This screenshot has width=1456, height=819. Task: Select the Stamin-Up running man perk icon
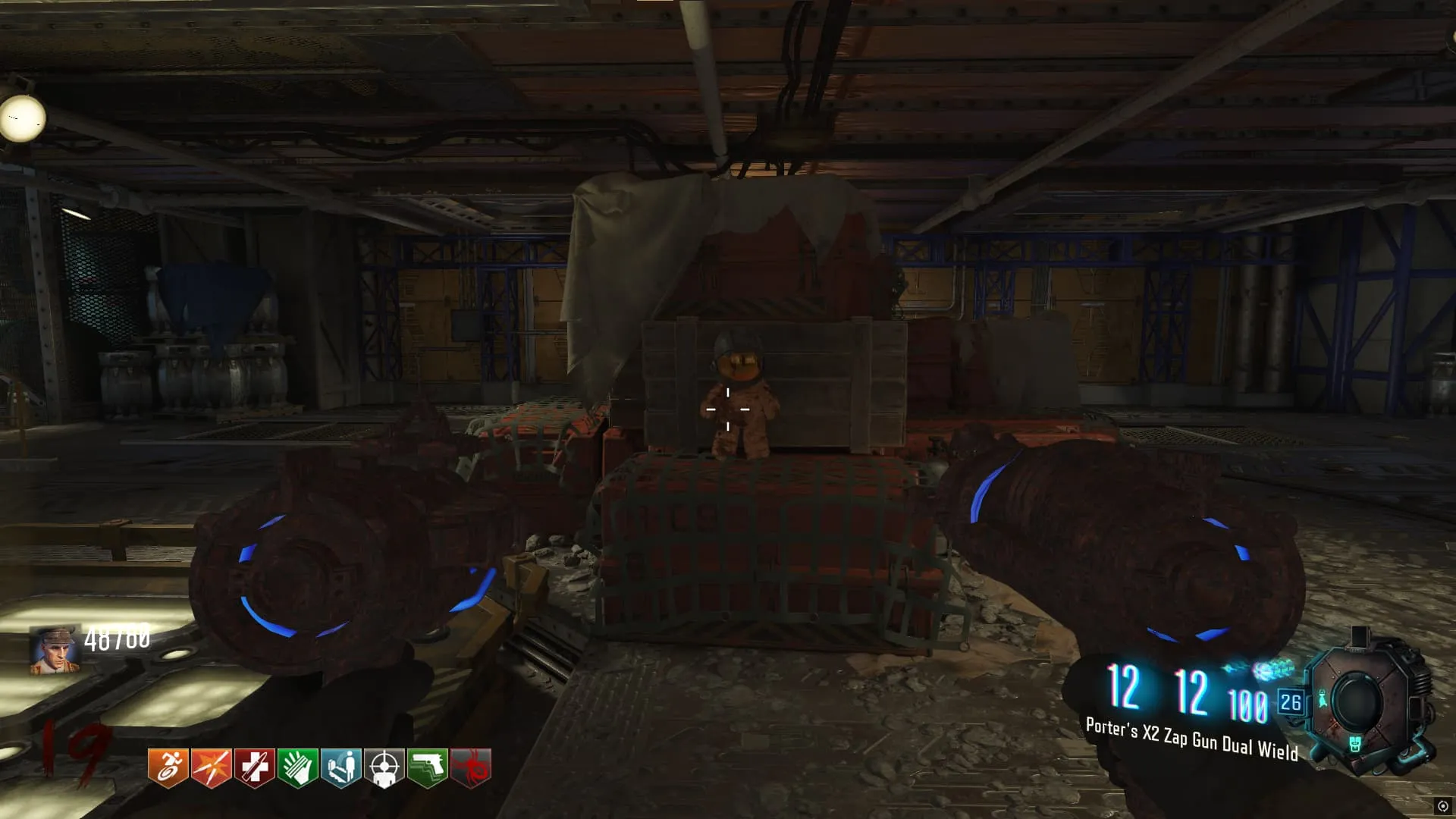click(168, 767)
